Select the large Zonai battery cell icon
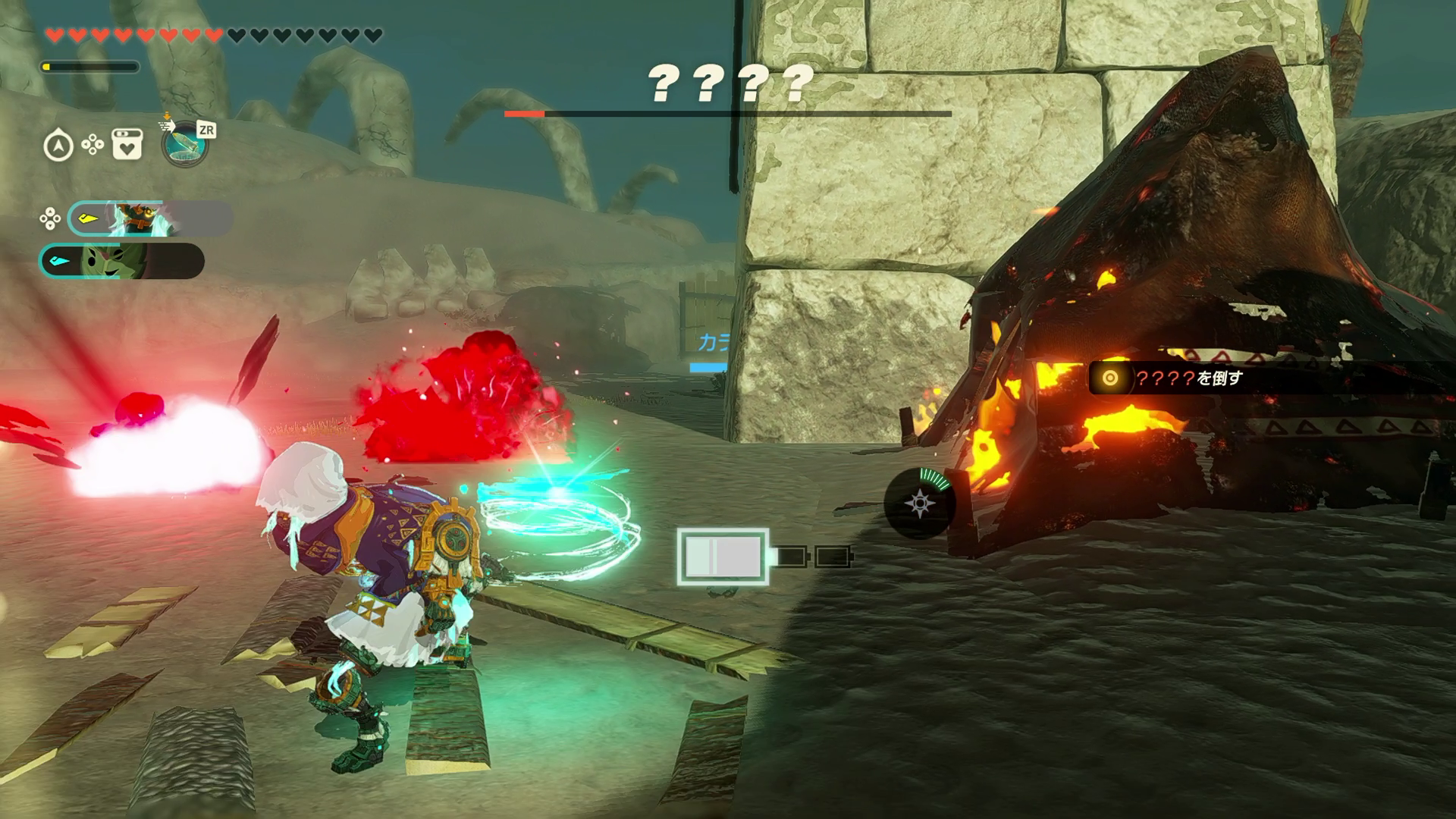The image size is (1456, 819). pyautogui.click(x=723, y=557)
